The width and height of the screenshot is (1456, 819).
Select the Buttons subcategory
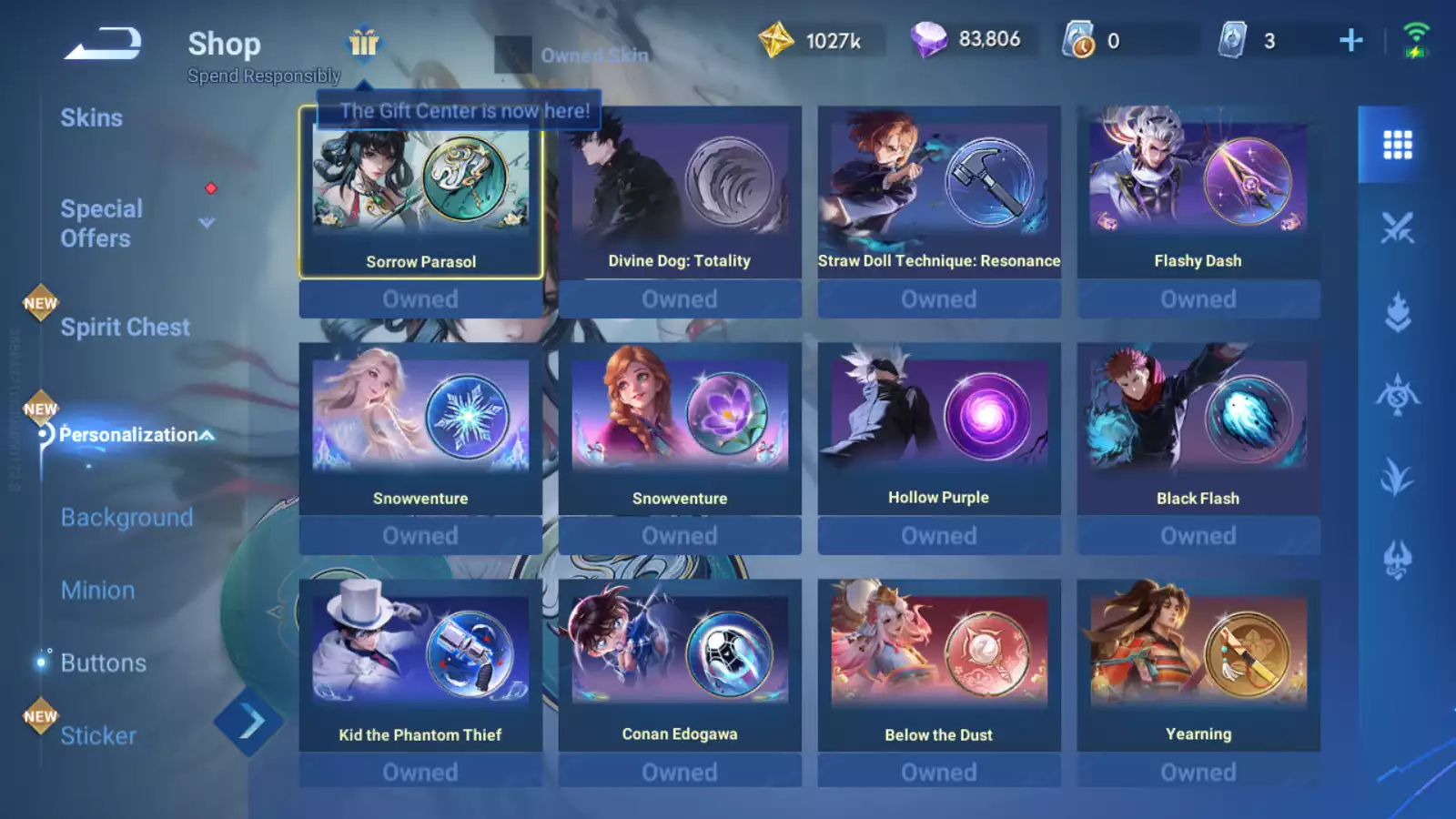tap(103, 663)
